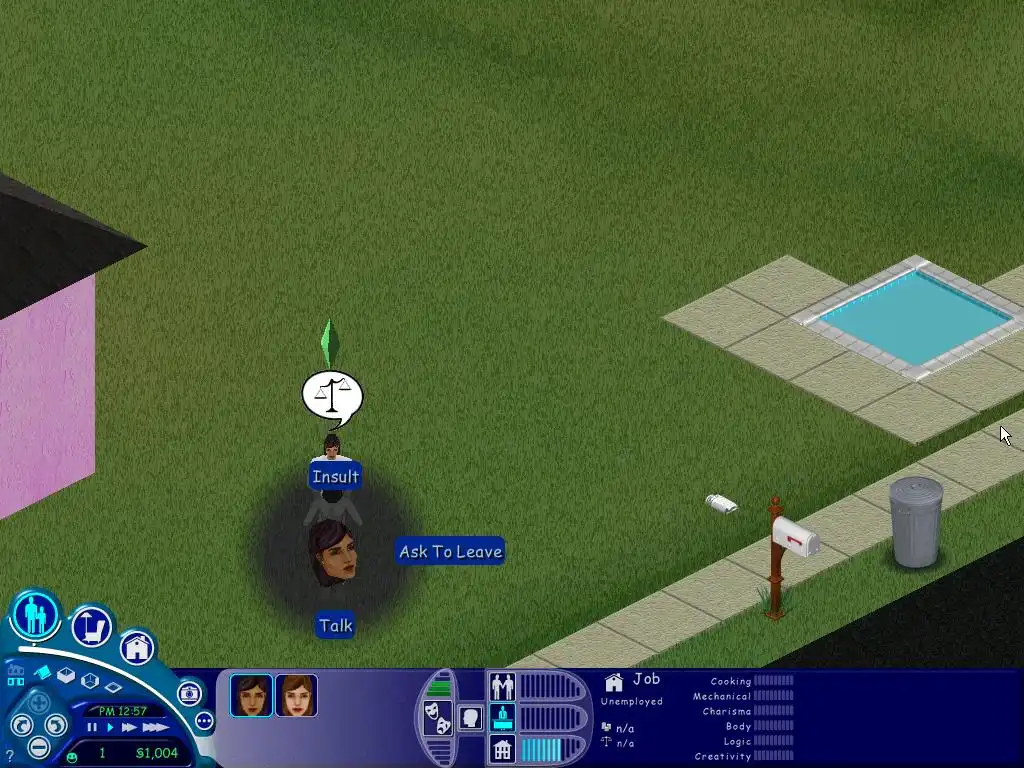Set game speed to normal play
The image size is (1024, 768).
(110, 727)
